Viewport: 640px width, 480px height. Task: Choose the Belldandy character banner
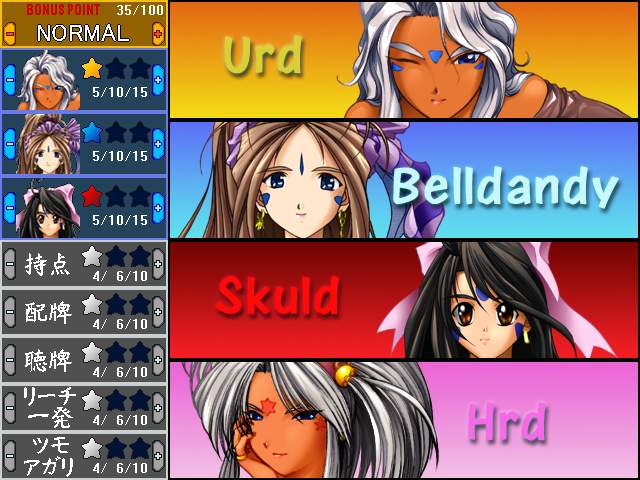404,180
